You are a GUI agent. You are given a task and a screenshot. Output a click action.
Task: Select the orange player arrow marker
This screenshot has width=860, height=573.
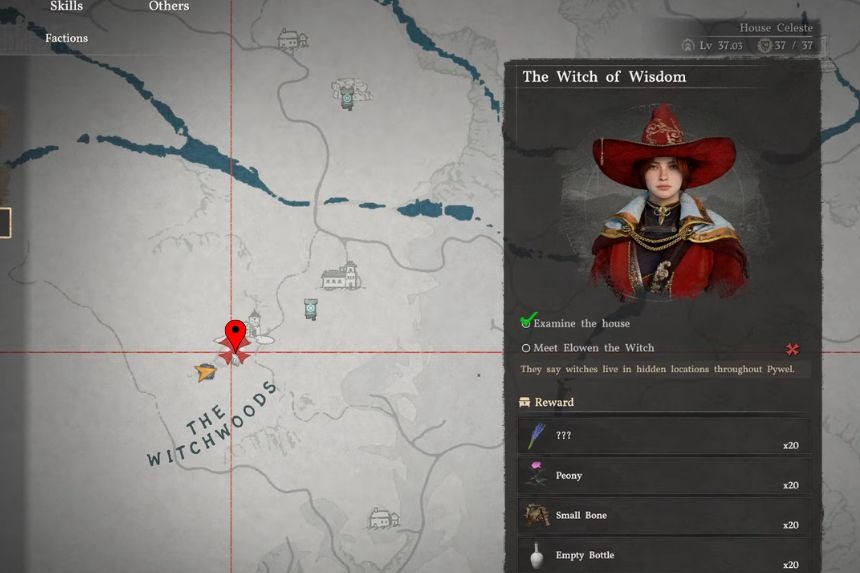coord(206,373)
